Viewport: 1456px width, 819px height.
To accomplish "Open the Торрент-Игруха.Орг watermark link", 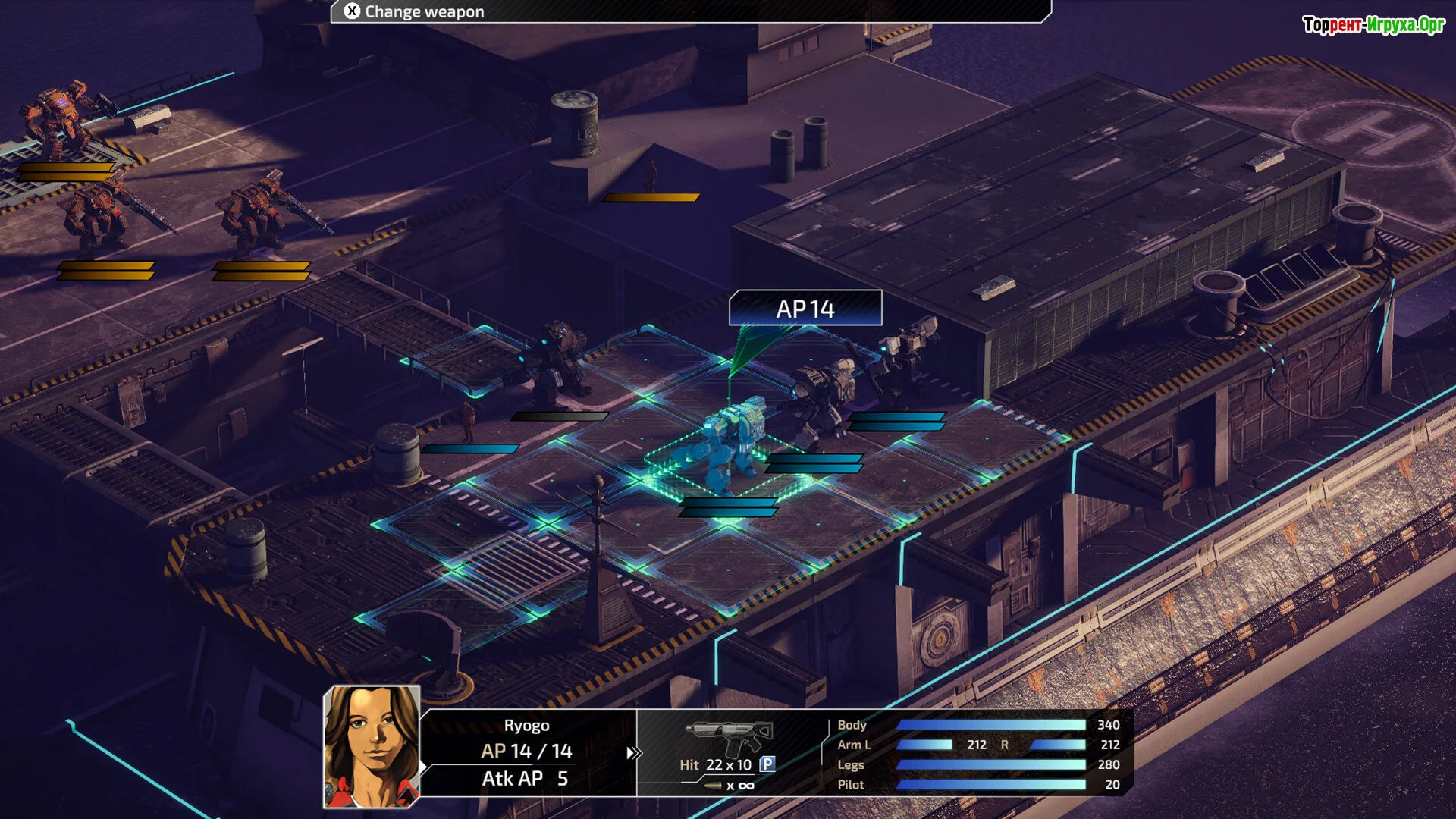I will point(1373,26).
